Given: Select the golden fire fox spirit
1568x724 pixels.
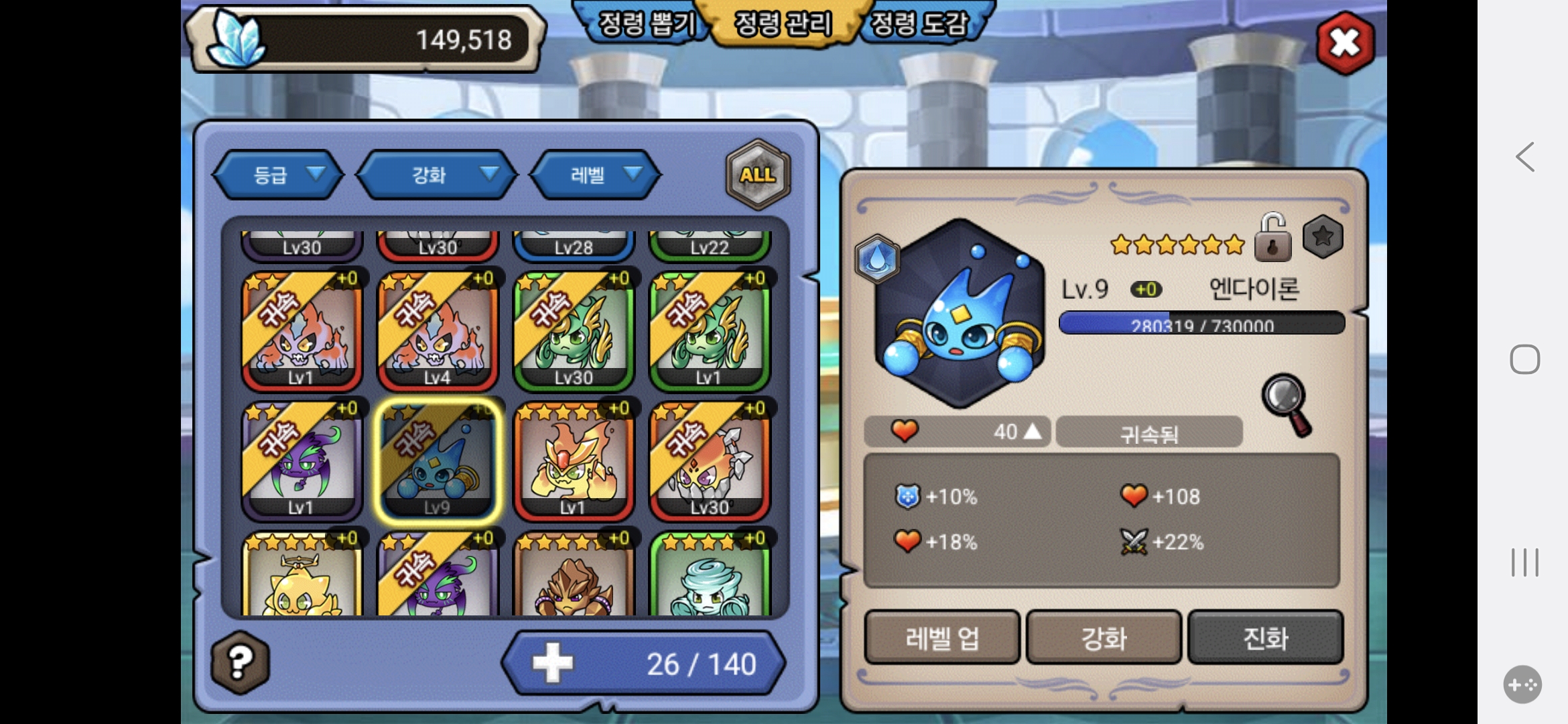Looking at the screenshot, I should pyautogui.click(x=574, y=461).
